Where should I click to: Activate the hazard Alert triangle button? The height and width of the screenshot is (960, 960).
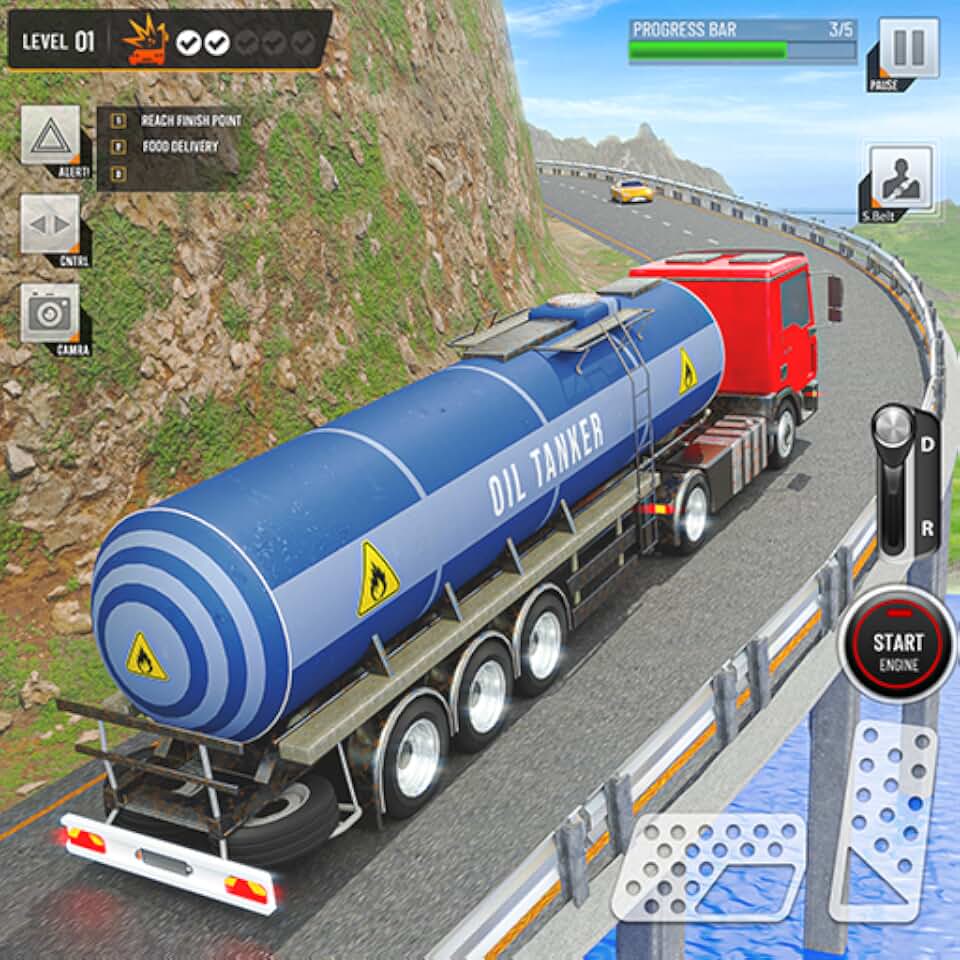coord(49,135)
